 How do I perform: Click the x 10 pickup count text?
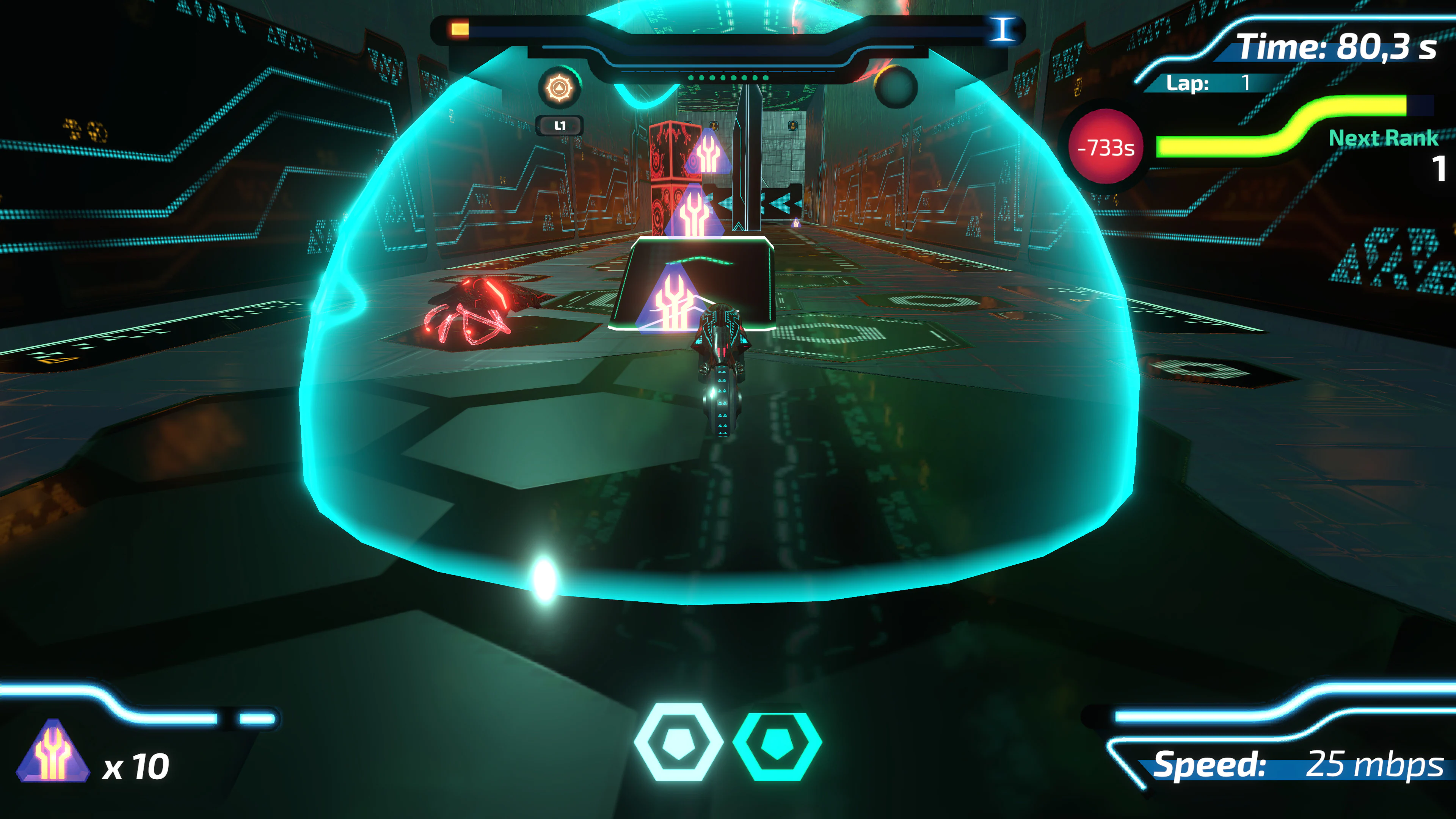(x=138, y=766)
